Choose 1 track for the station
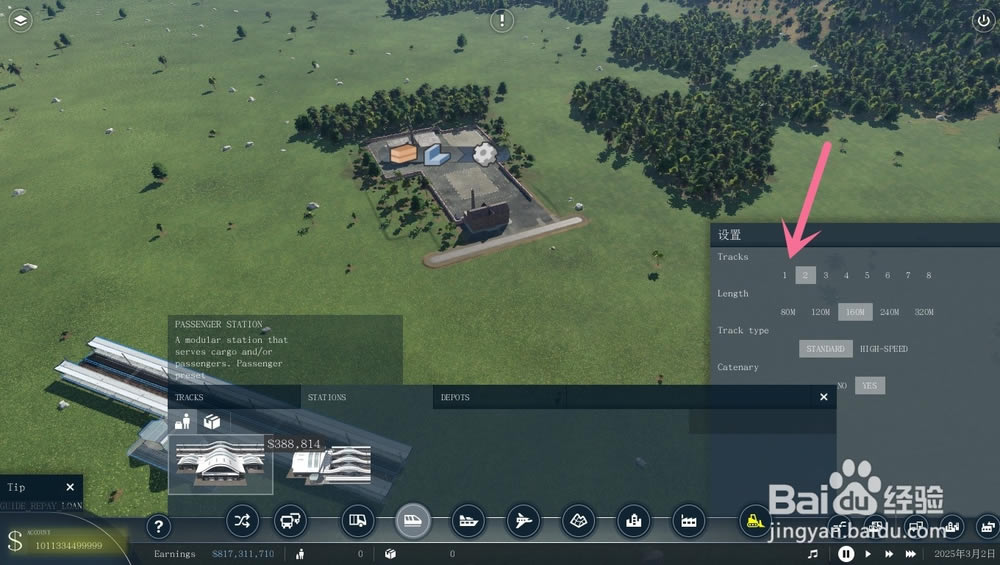This screenshot has height=565, width=1000. click(x=785, y=275)
